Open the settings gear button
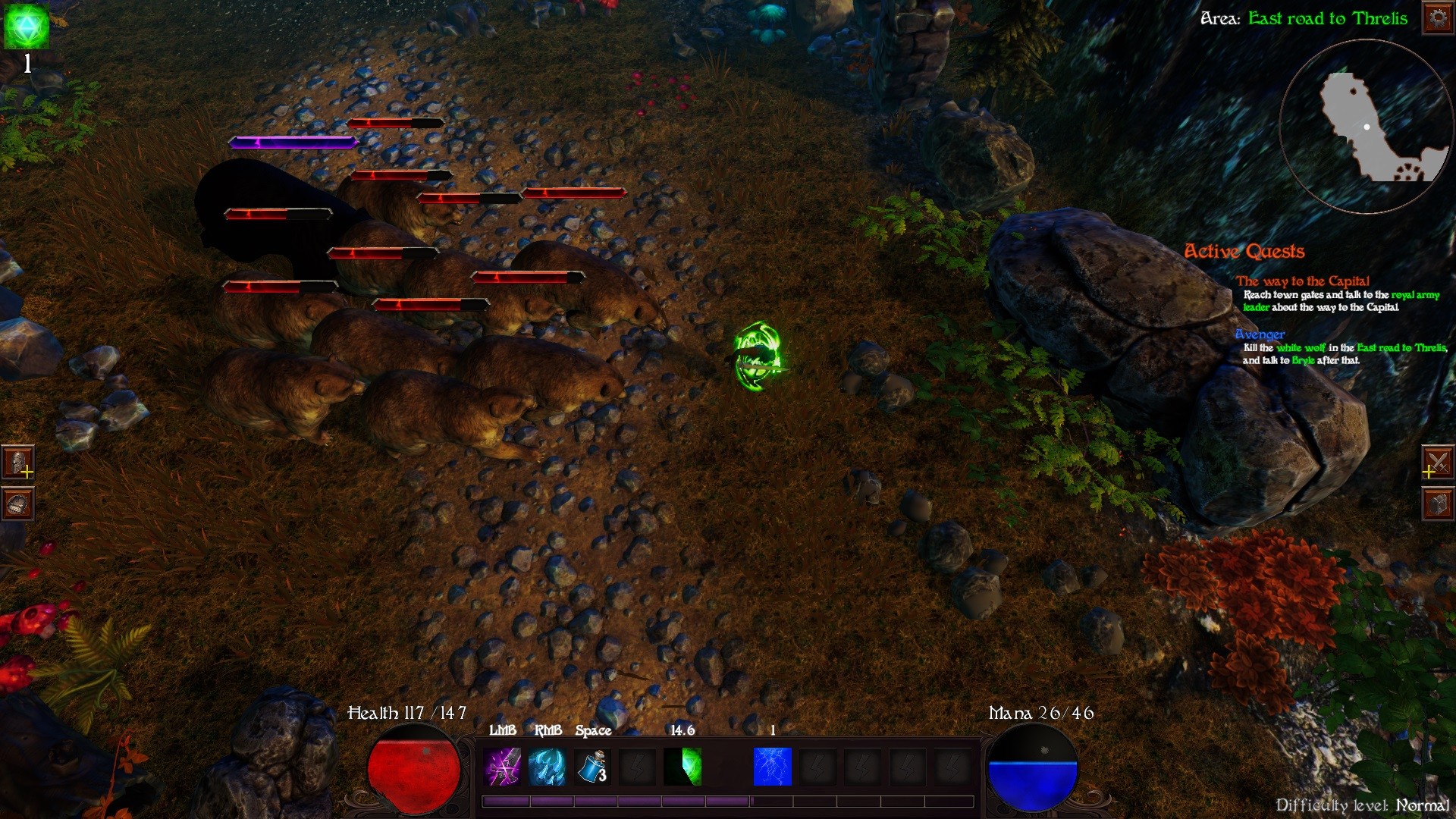 1438,17
